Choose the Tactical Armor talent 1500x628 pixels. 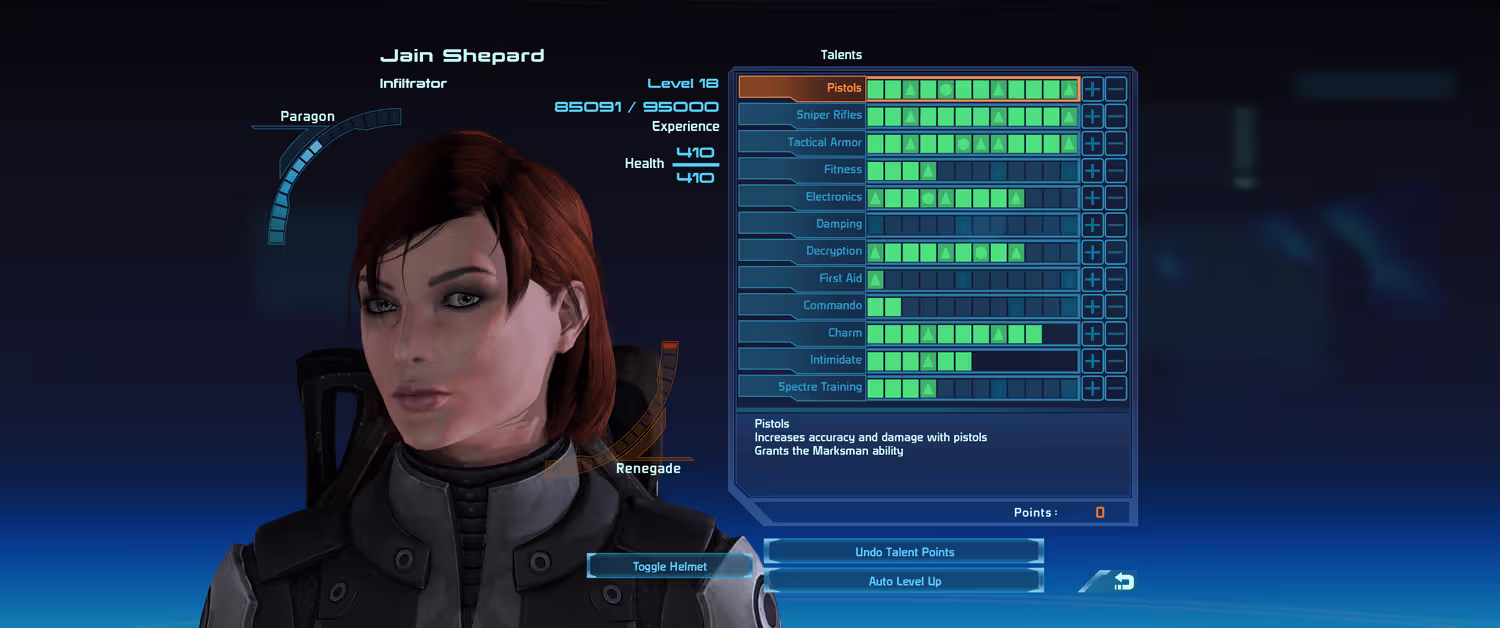pyautogui.click(x=801, y=142)
